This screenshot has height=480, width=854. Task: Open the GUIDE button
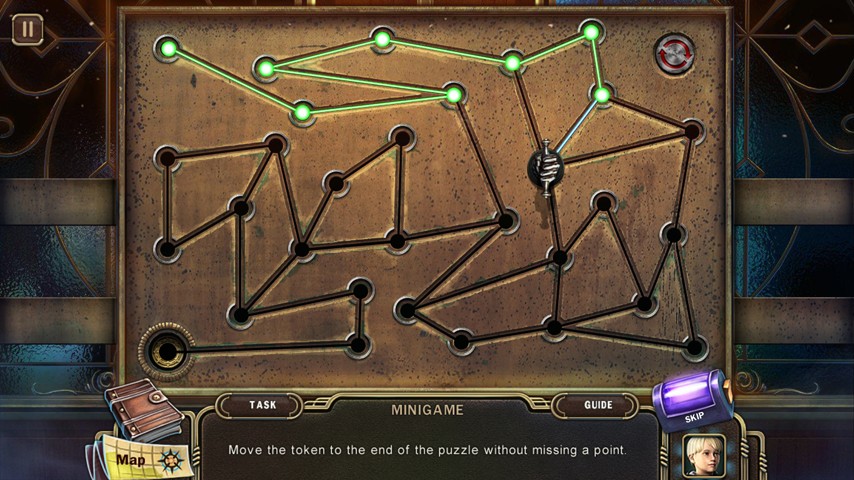[x=598, y=405]
